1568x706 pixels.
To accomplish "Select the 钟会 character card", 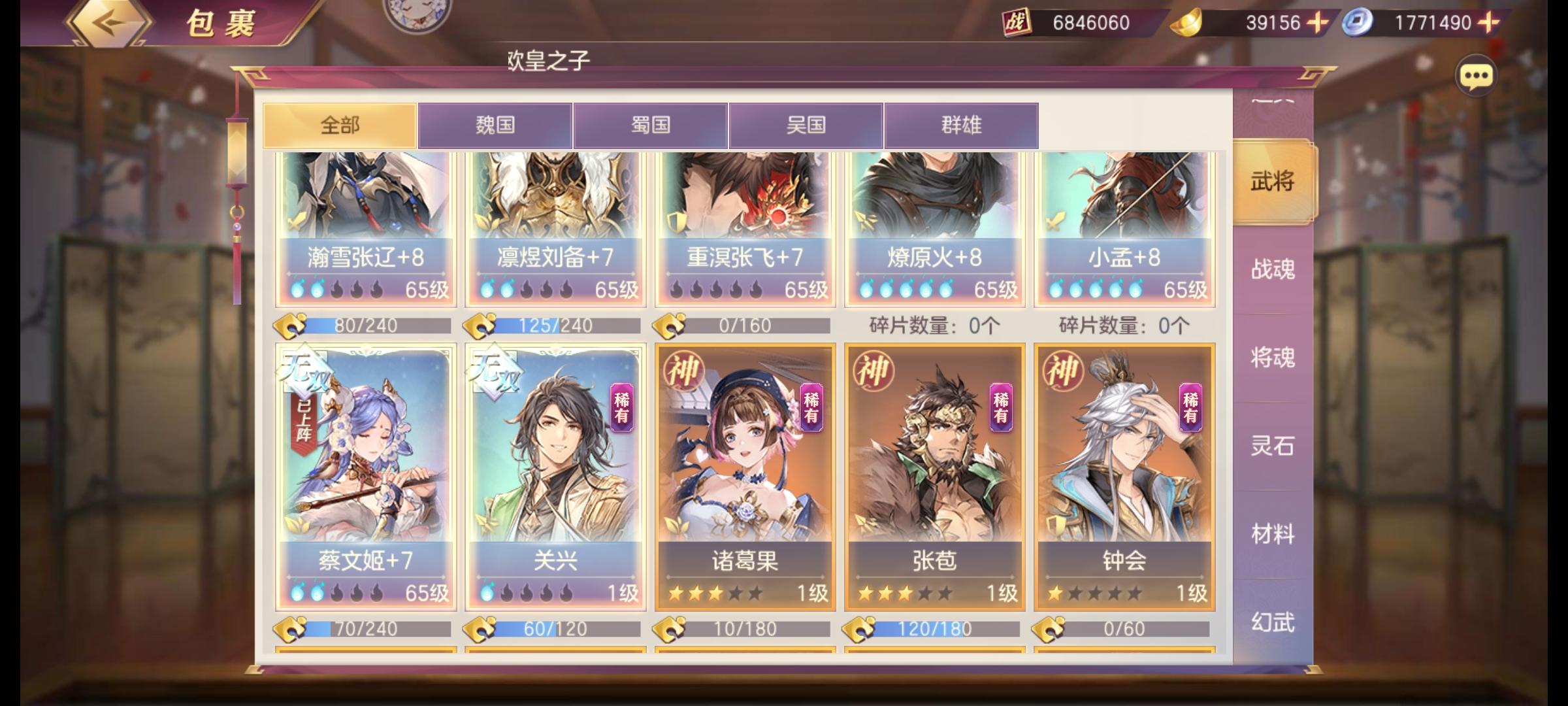I will point(1122,477).
